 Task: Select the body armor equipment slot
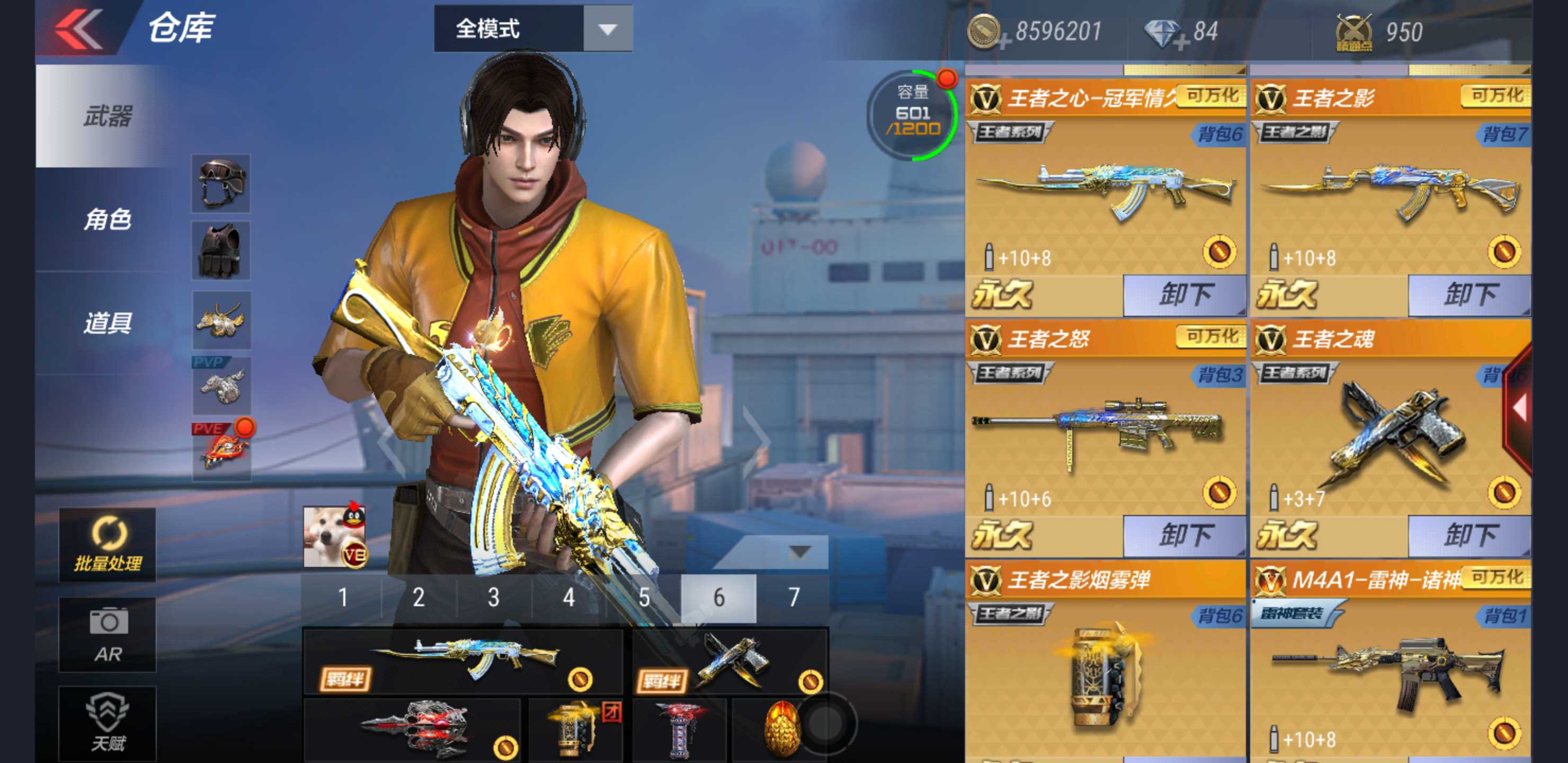coord(221,251)
